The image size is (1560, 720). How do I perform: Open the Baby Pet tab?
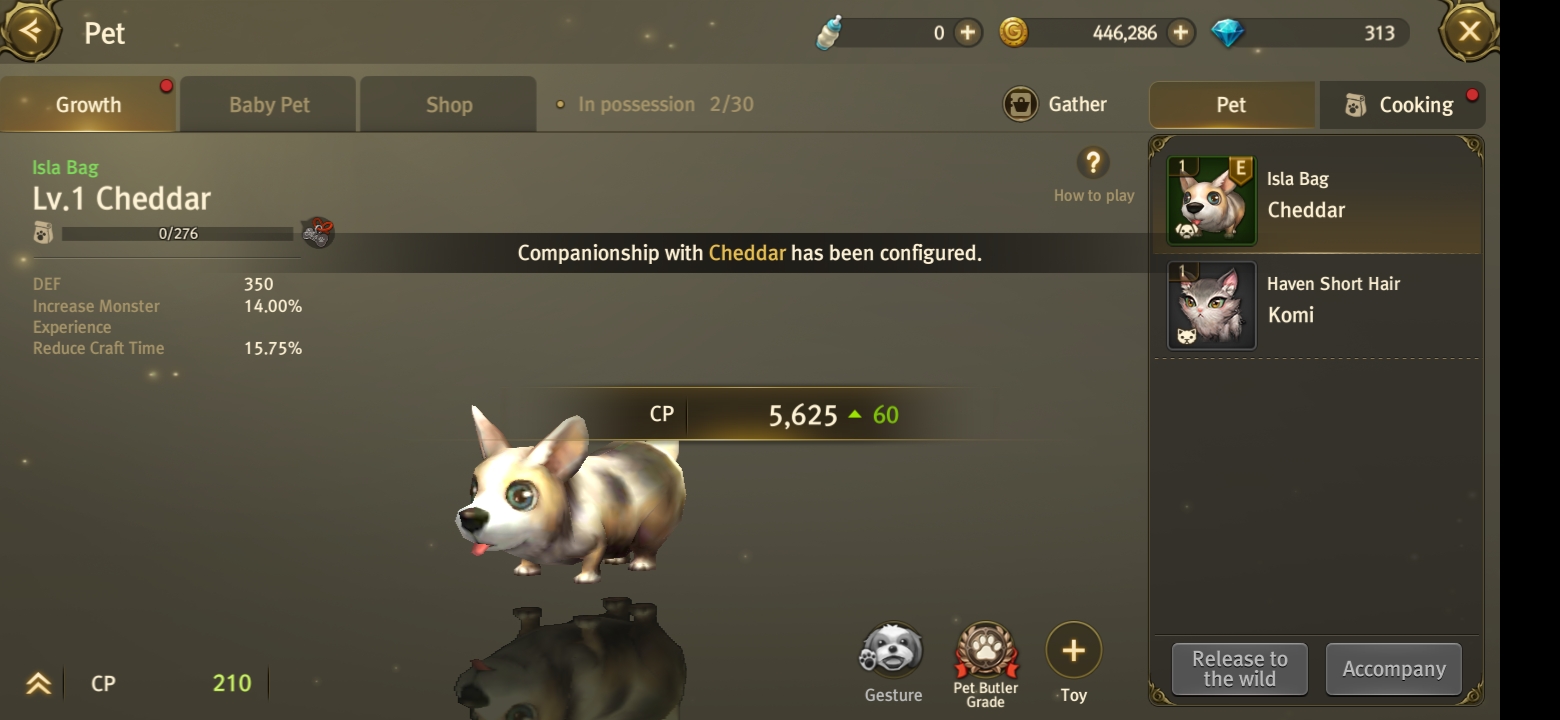(x=269, y=105)
